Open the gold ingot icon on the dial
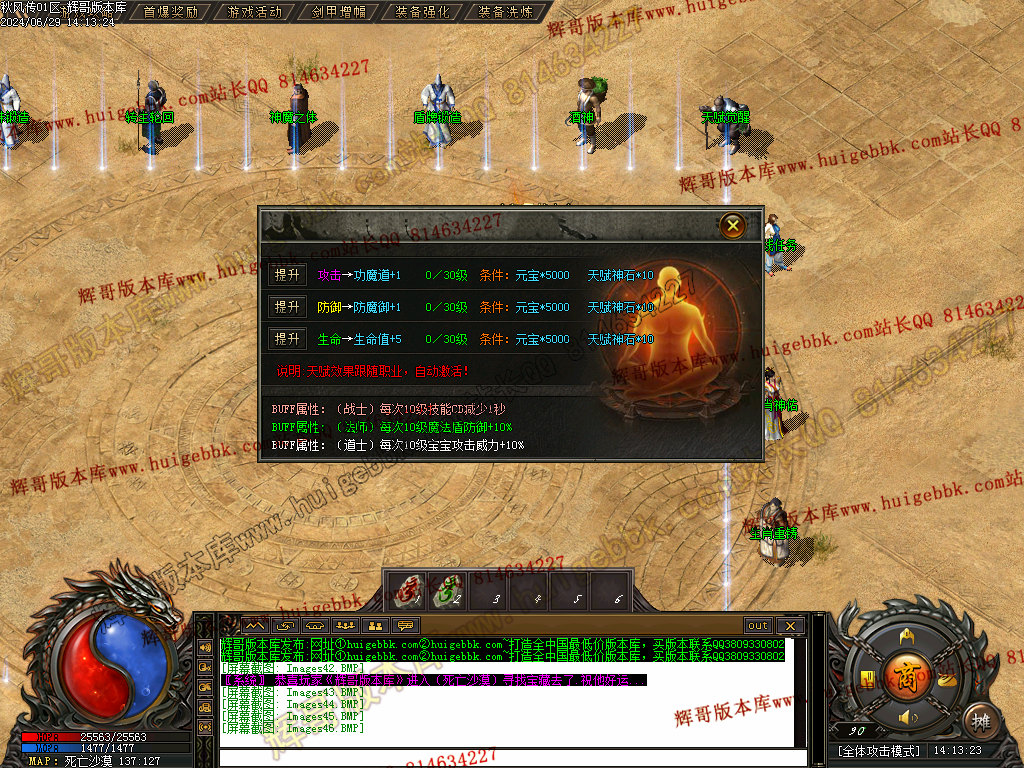Screen dimensions: 1024x768 tap(946, 678)
